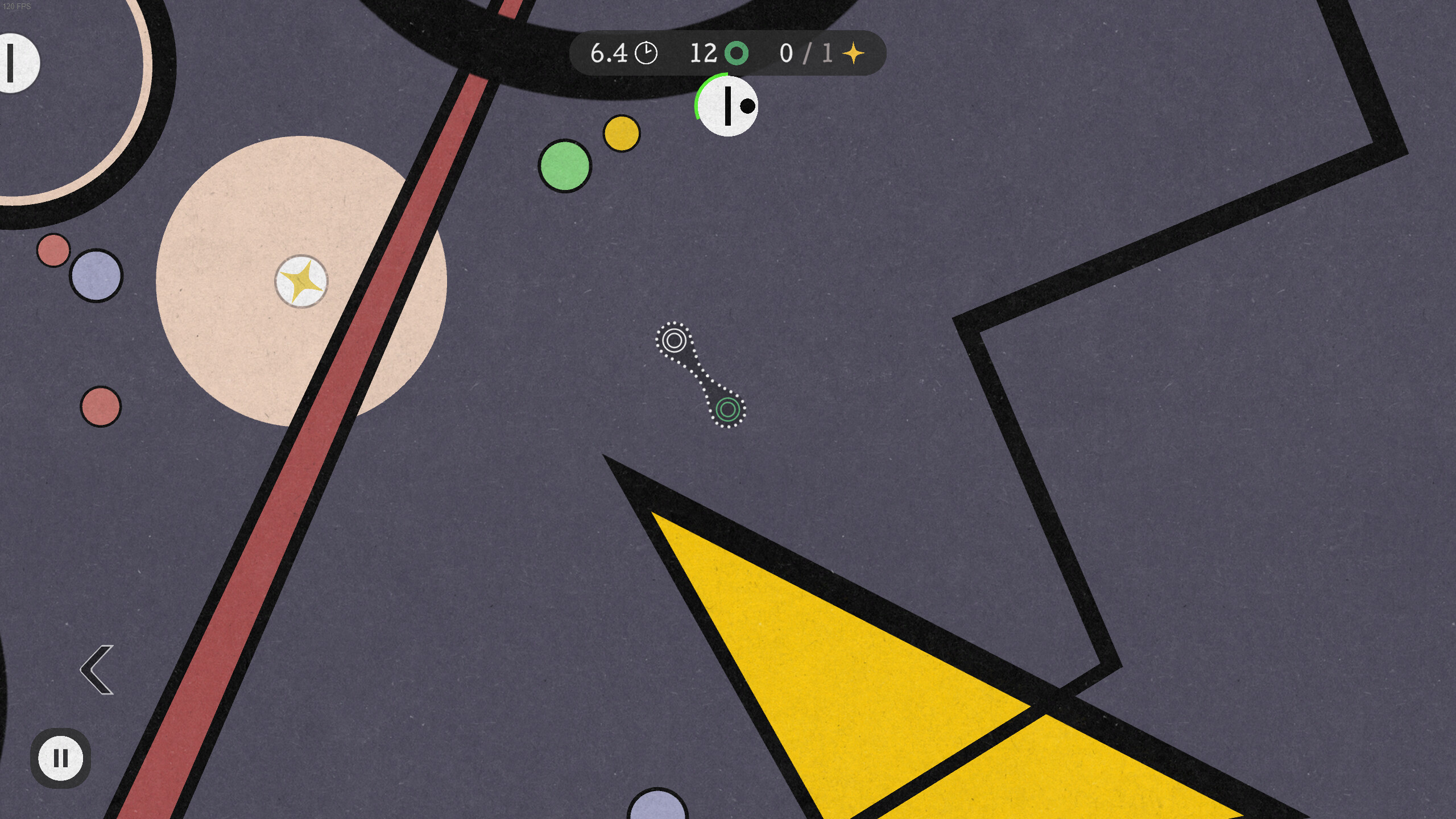Viewport: 1456px width, 819px height.
Task: Toggle the yellow orb above the player
Action: tap(622, 133)
